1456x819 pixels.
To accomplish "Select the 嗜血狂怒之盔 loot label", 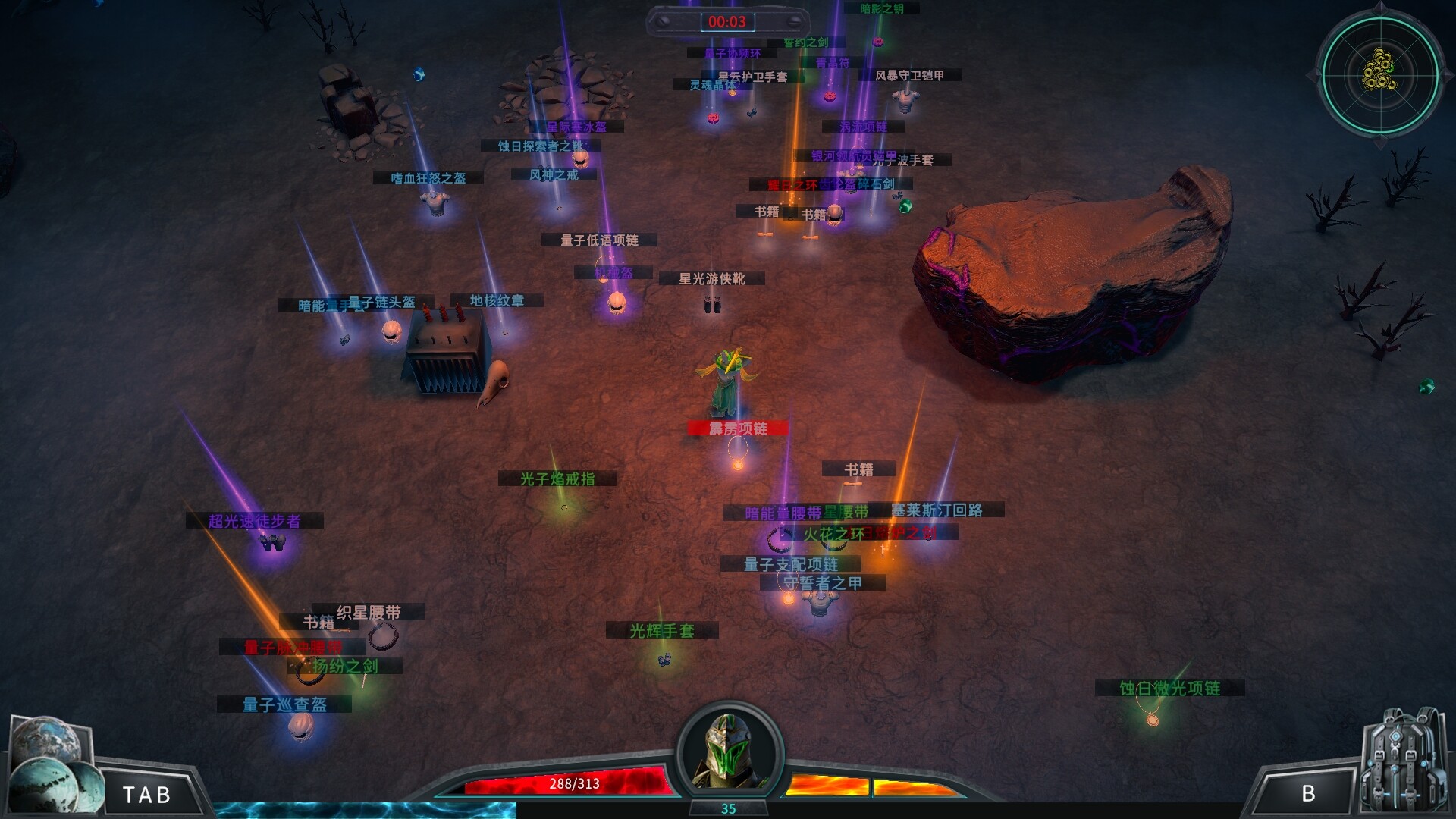I will click(428, 178).
